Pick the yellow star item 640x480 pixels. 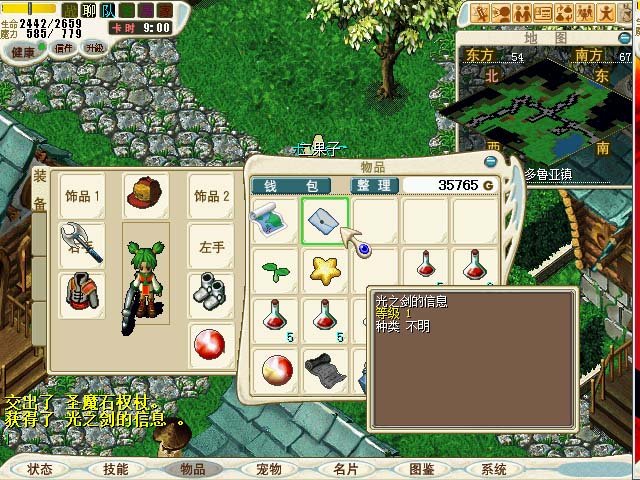[325, 268]
